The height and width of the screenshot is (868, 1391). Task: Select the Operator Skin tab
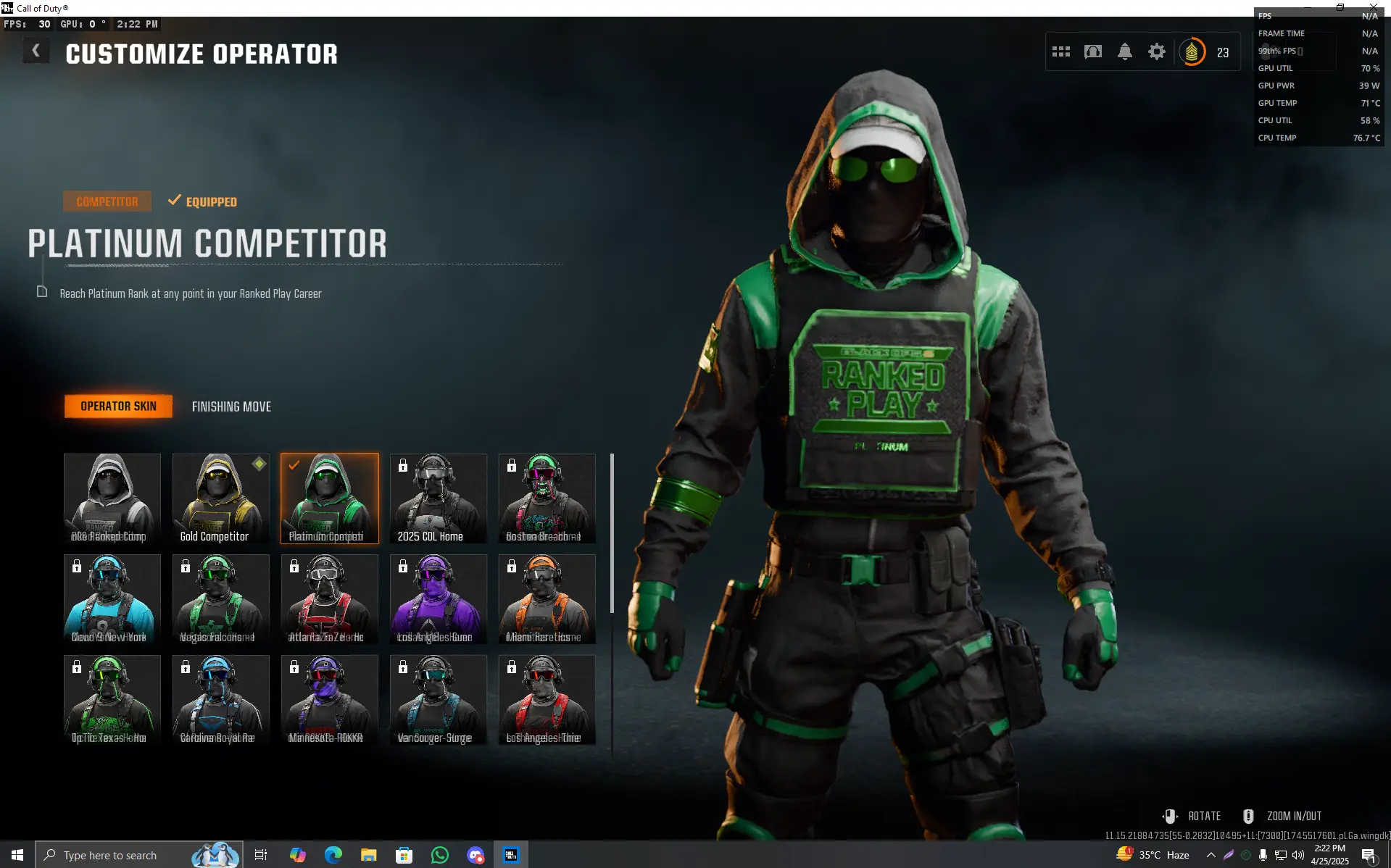click(x=118, y=406)
